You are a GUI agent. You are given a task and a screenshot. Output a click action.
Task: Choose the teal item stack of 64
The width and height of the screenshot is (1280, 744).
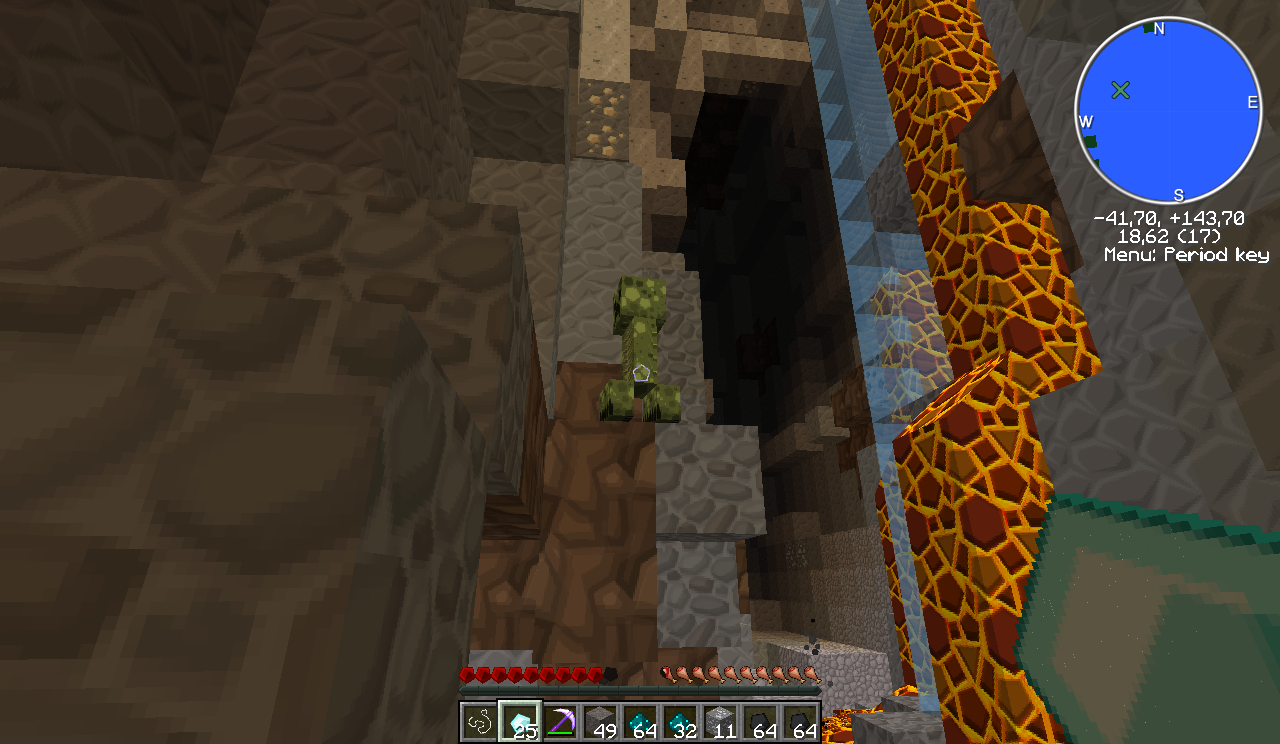(640, 721)
